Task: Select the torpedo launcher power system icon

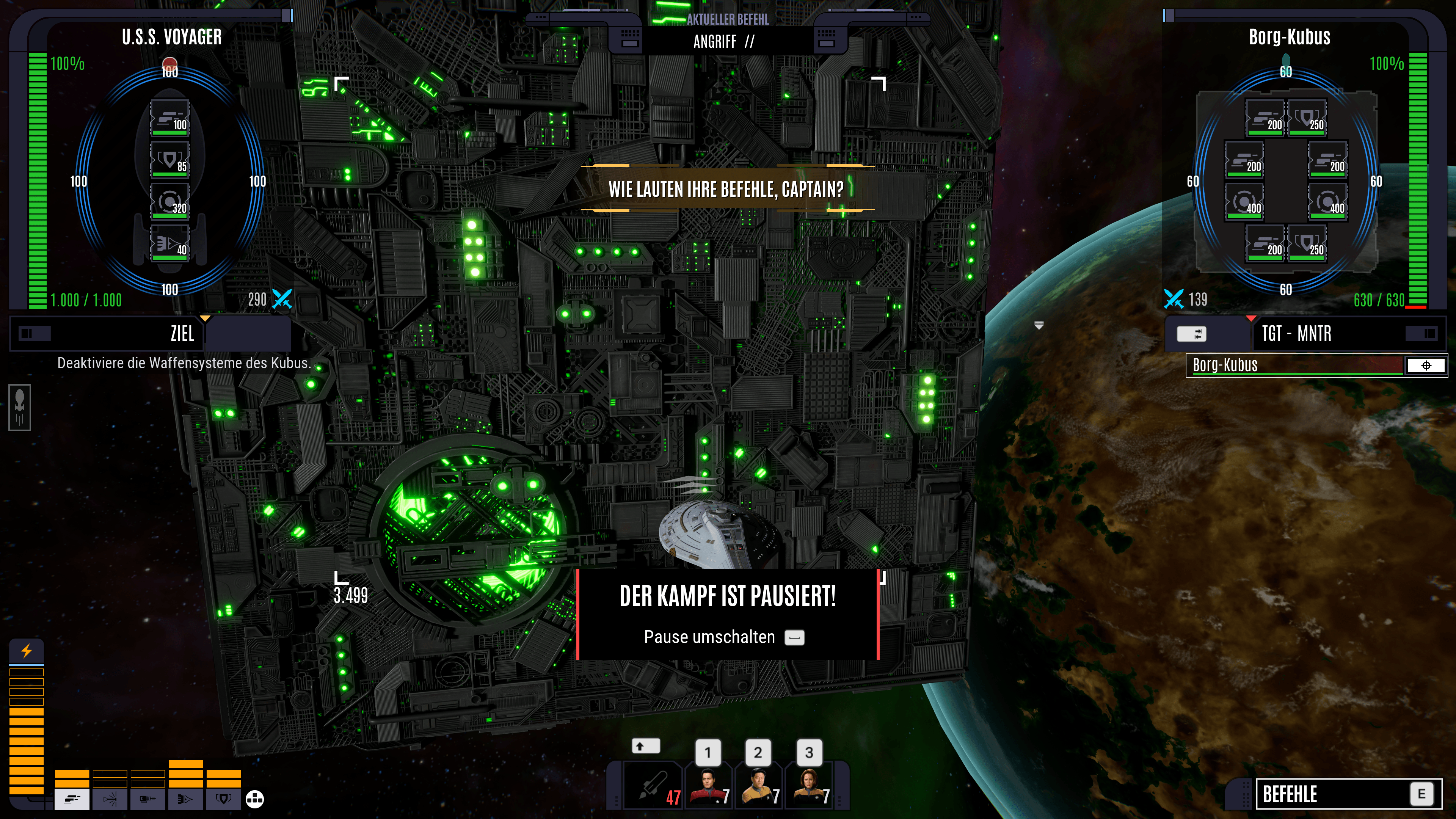Action: (x=147, y=799)
